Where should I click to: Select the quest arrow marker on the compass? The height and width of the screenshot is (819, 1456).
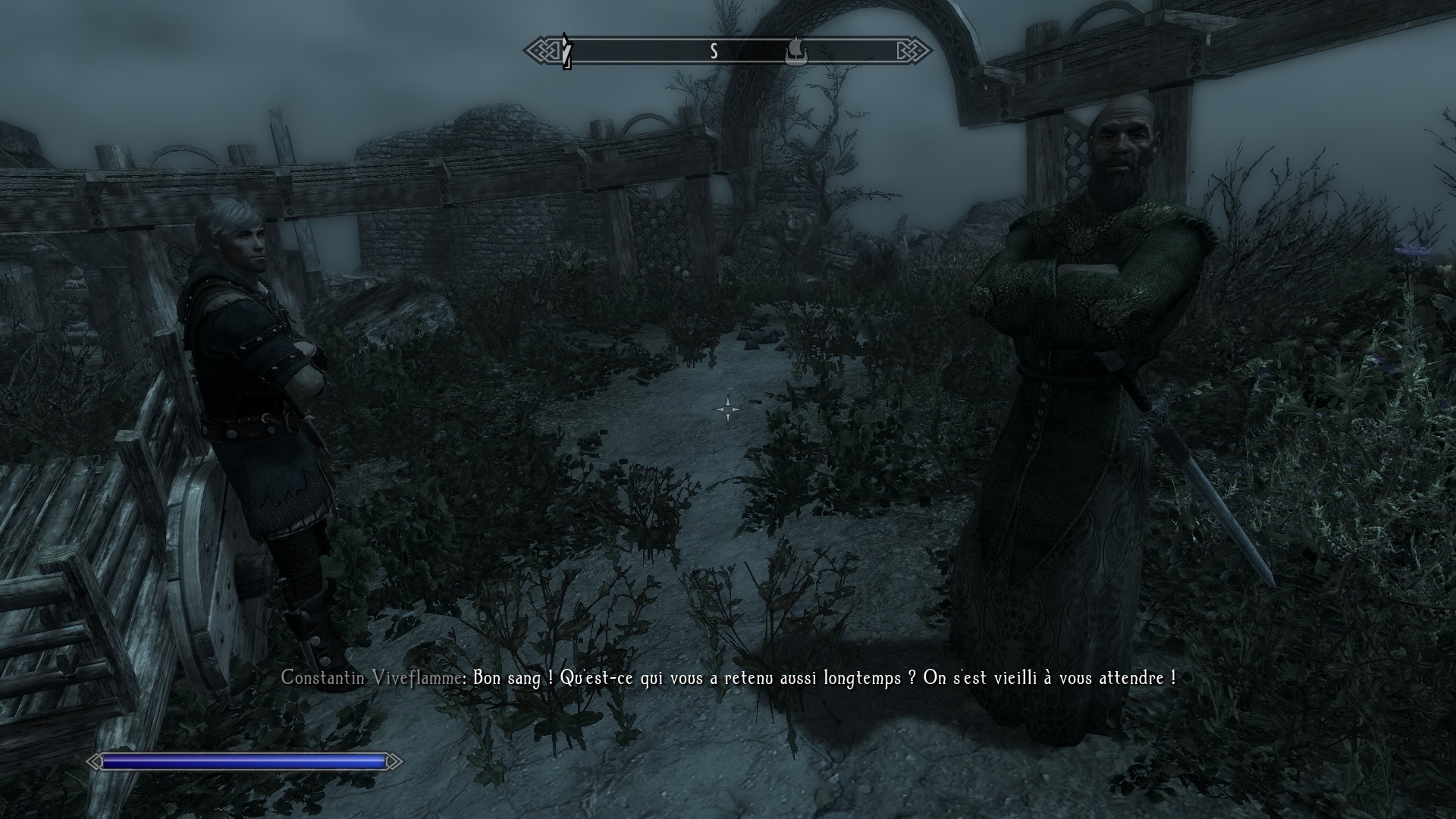566,52
